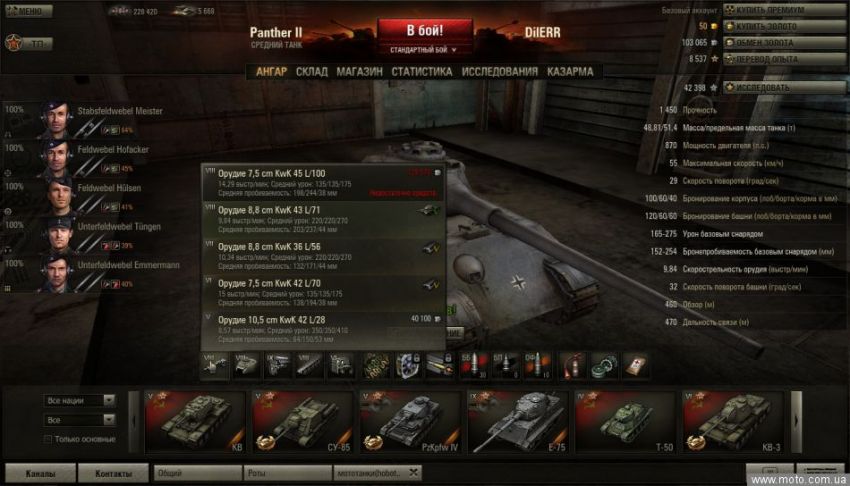Toggle the Только основные checkbox

pyautogui.click(x=48, y=439)
